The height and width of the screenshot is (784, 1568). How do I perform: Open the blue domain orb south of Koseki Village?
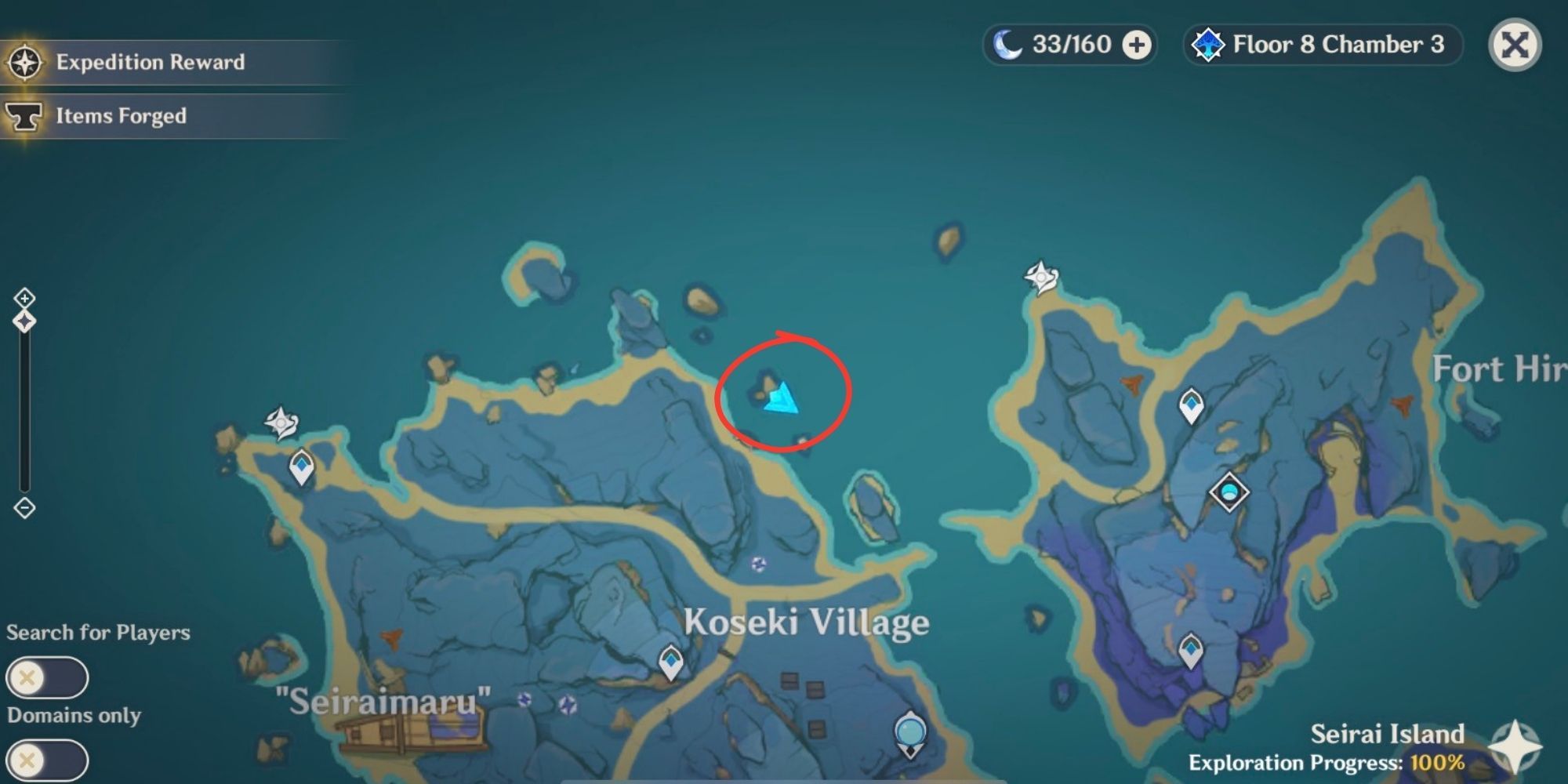(x=910, y=730)
